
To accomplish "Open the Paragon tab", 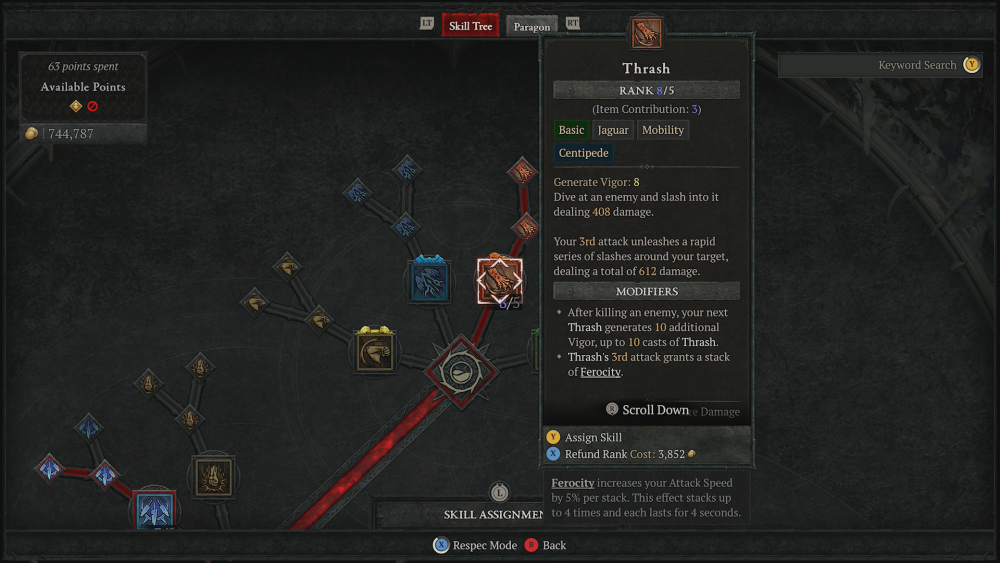I will (532, 27).
